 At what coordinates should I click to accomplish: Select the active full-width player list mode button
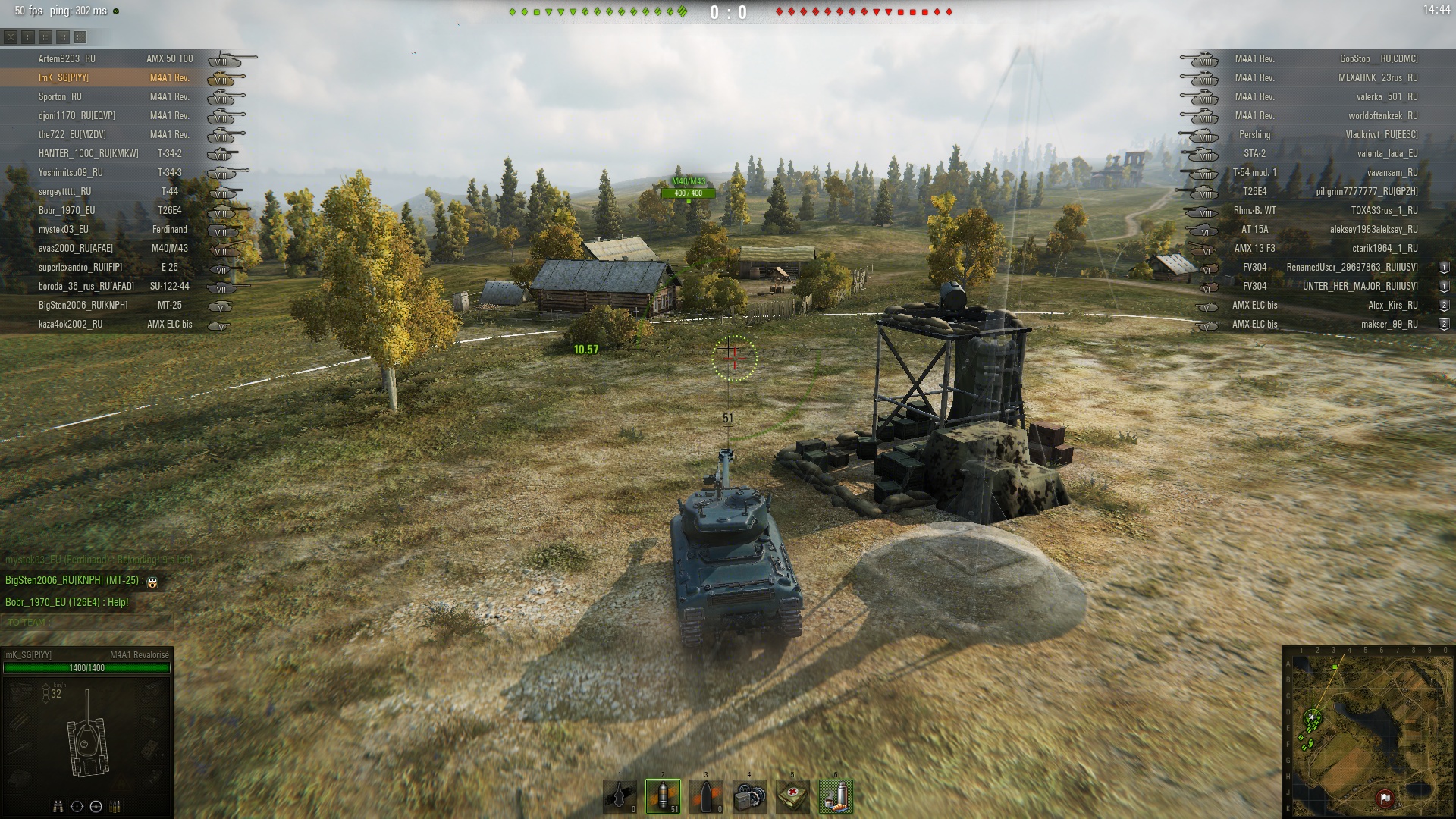click(x=80, y=36)
